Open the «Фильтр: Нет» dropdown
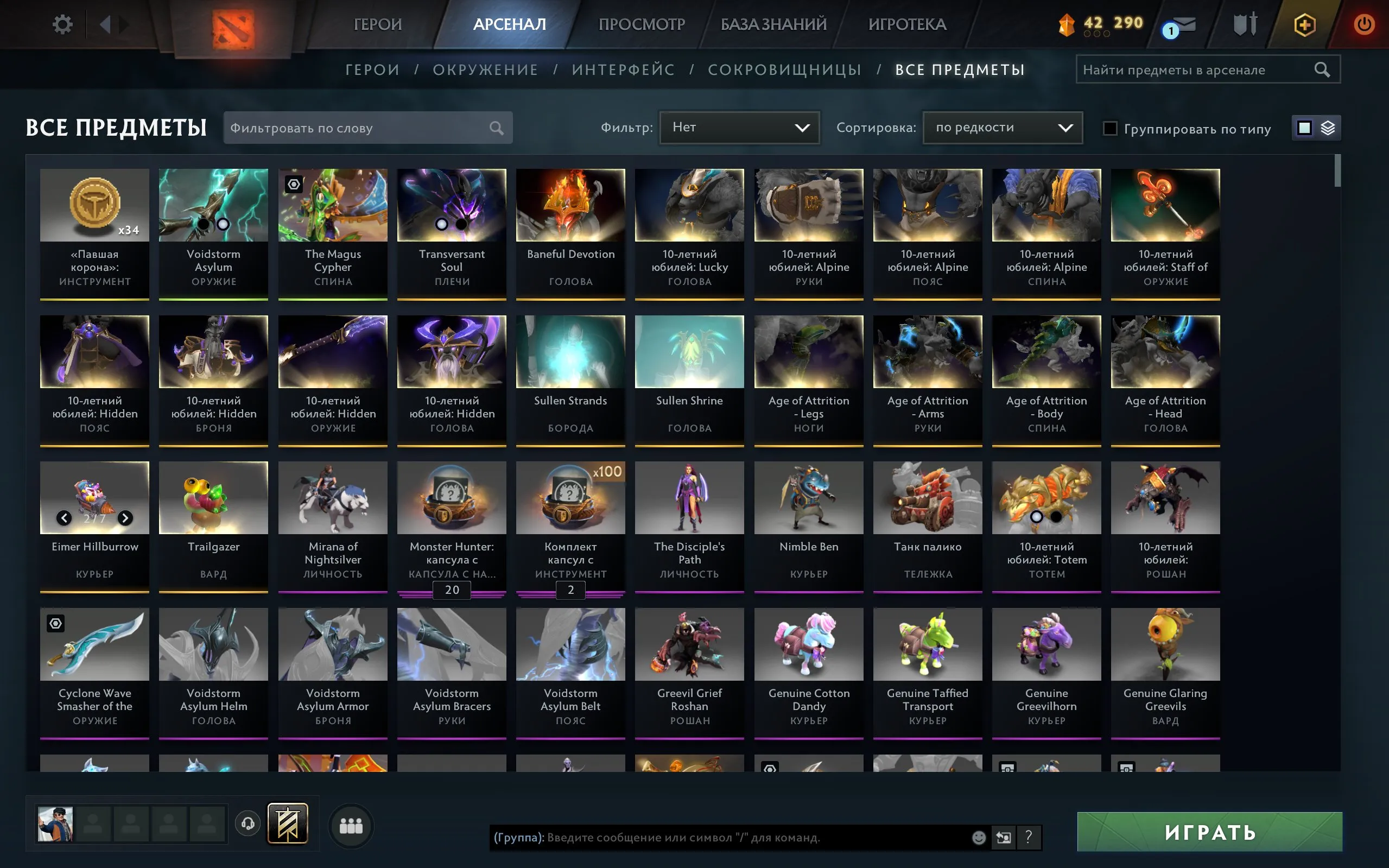Image resolution: width=1389 pixels, height=868 pixels. [740, 128]
